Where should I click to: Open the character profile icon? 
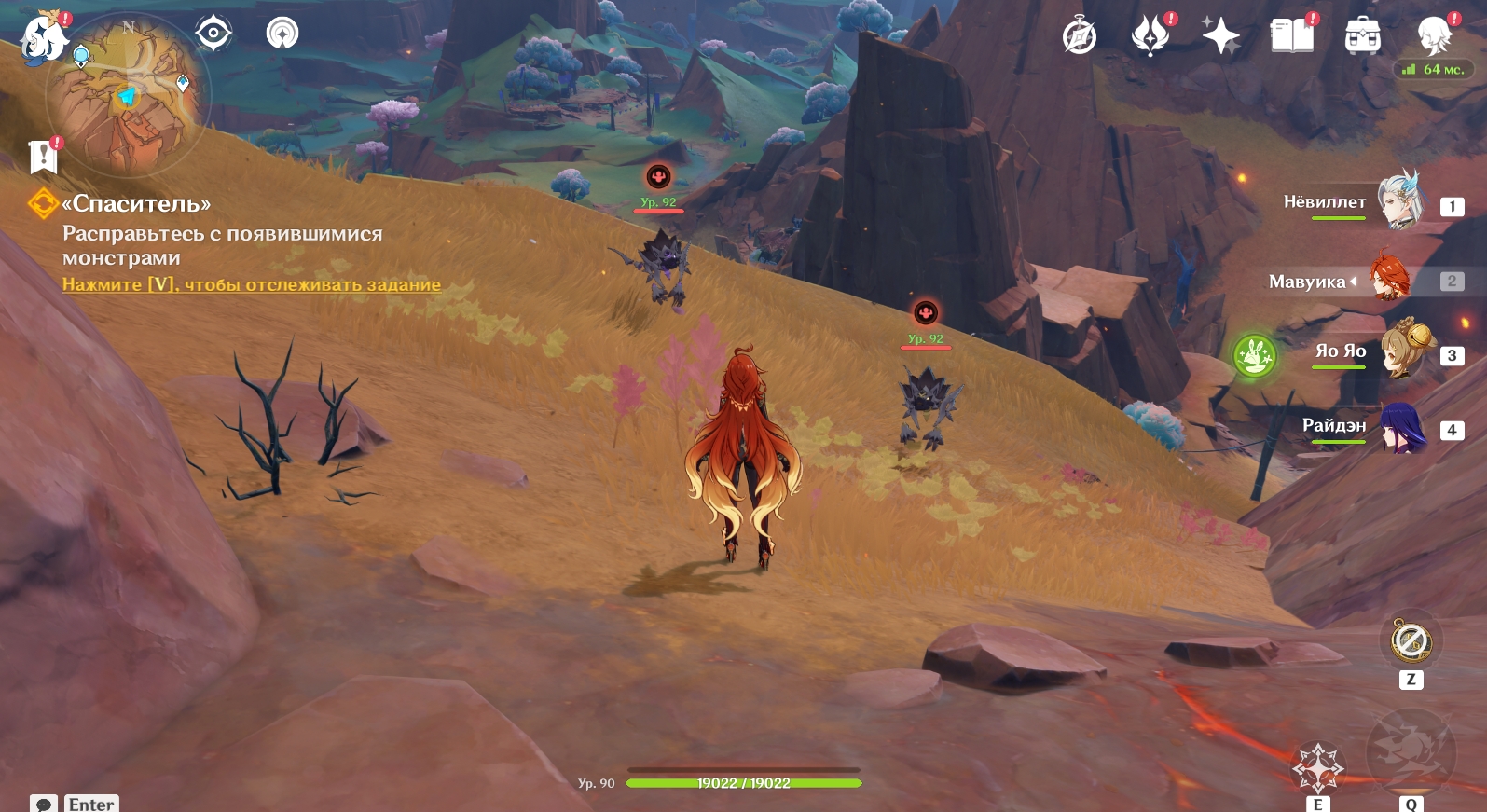(x=1434, y=35)
